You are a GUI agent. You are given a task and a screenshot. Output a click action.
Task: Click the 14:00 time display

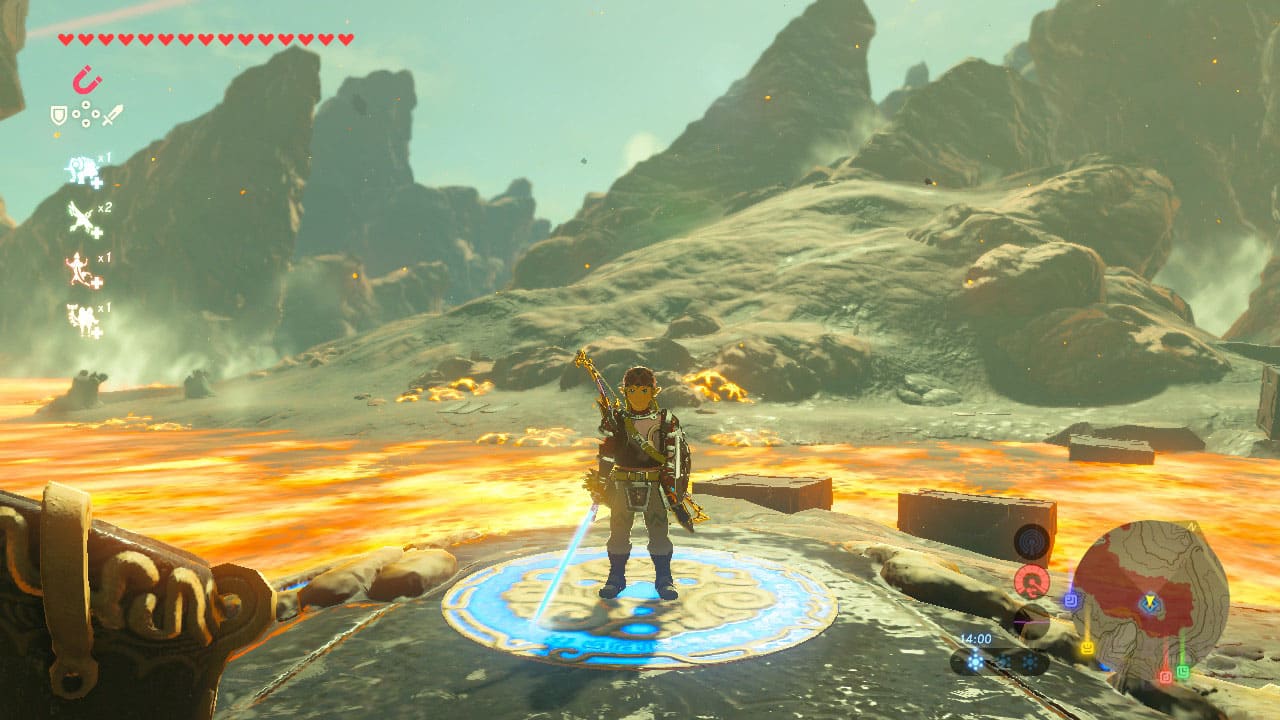[975, 637]
